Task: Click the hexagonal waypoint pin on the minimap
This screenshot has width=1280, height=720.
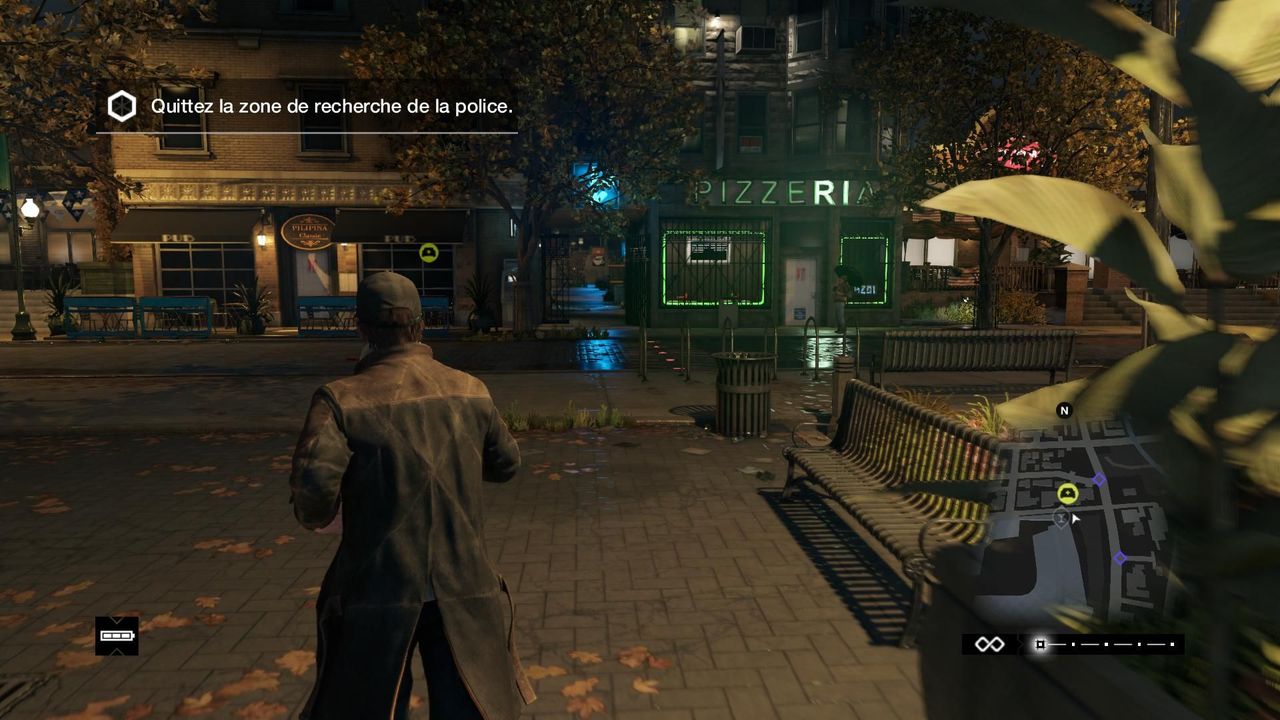Action: click(x=1061, y=518)
